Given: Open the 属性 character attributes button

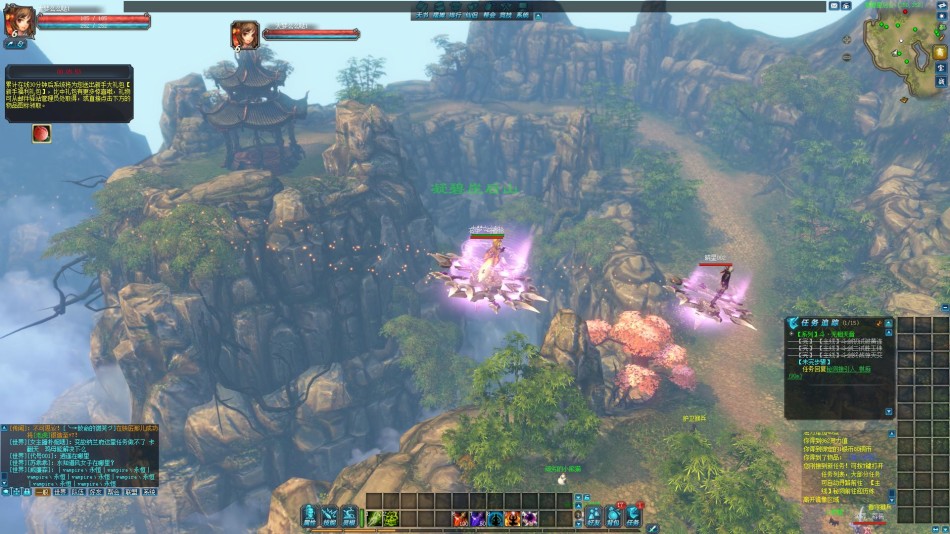Looking at the screenshot, I should (x=310, y=516).
